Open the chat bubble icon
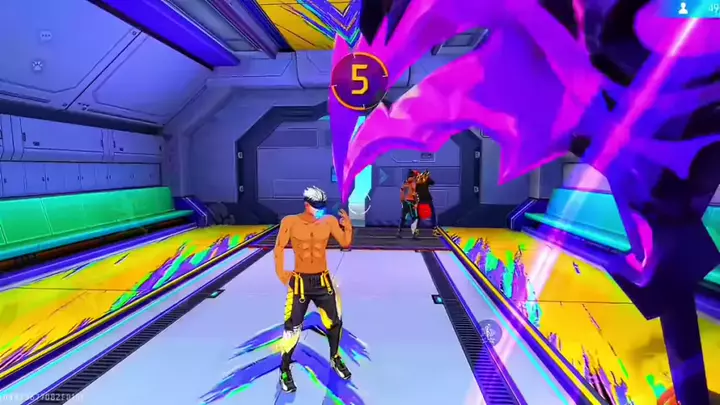 (x=47, y=36)
